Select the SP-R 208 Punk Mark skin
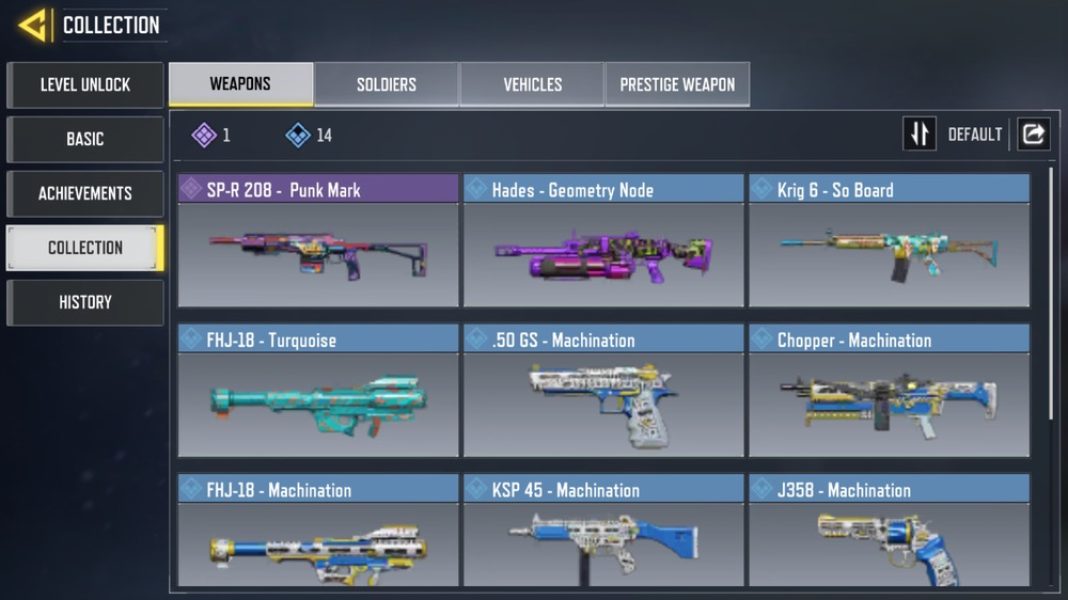Image resolution: width=1068 pixels, height=600 pixels. (x=318, y=241)
